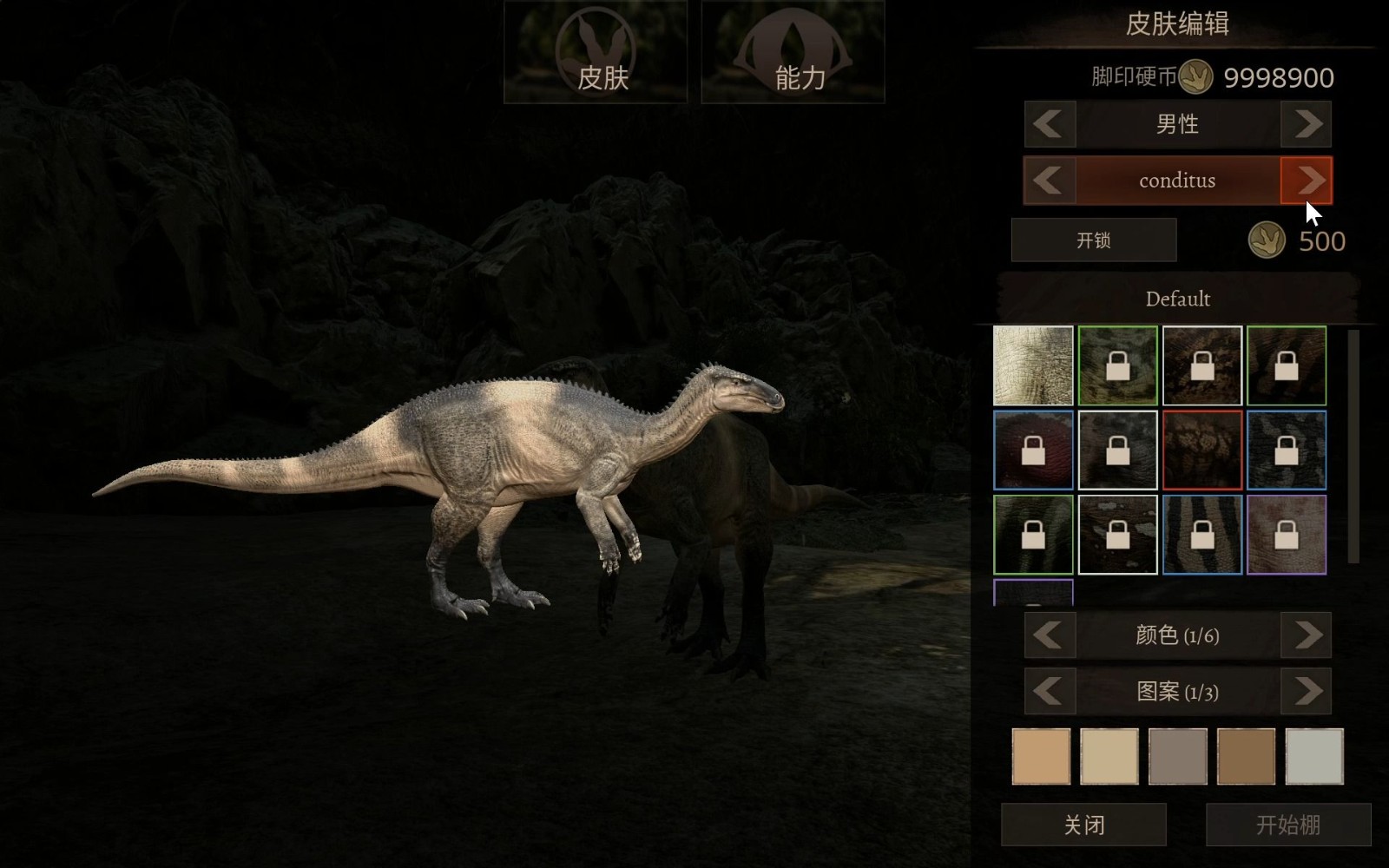Select previous gender with left arrow
The width and height of the screenshot is (1389, 868).
coord(1050,124)
